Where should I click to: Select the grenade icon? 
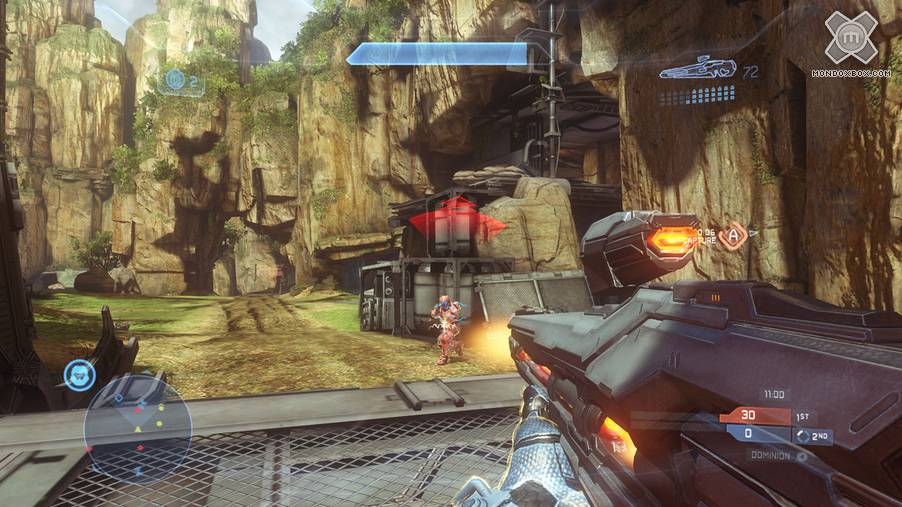pyautogui.click(x=176, y=79)
